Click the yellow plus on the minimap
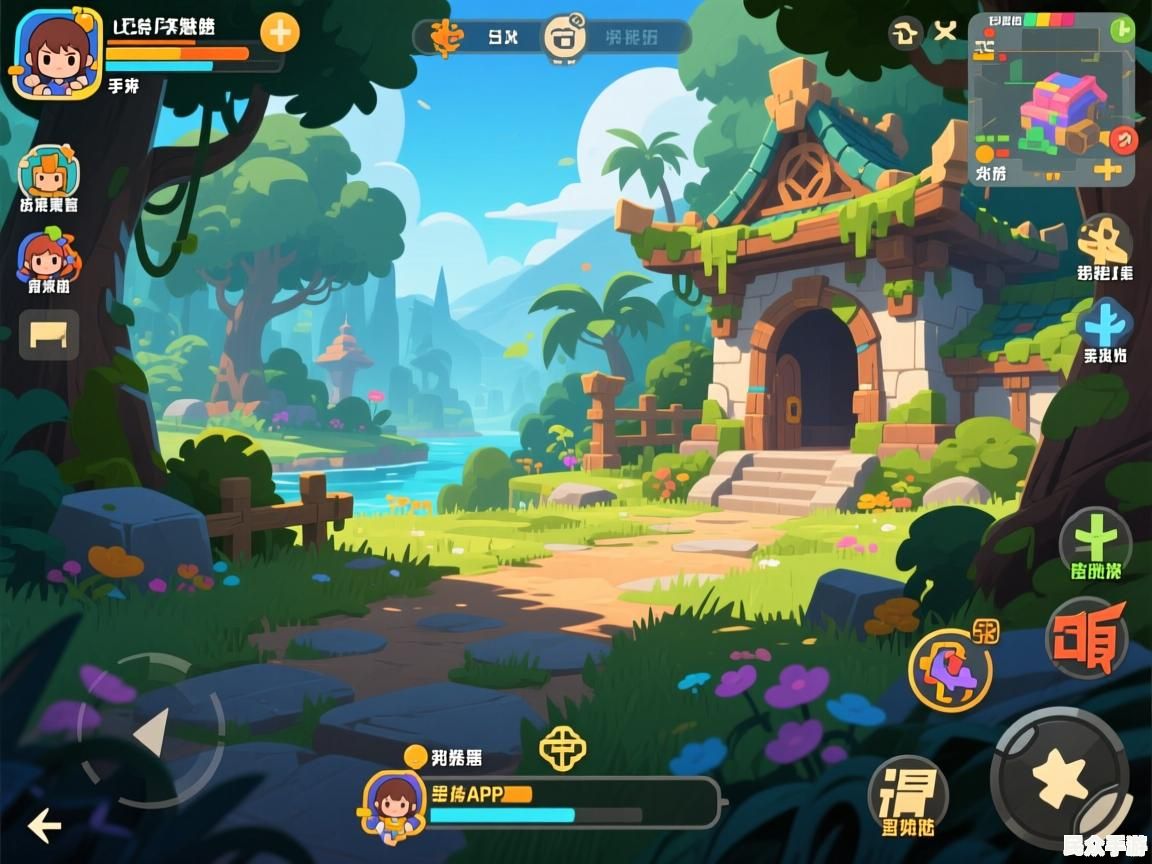Viewport: 1152px width, 864px height. pyautogui.click(x=1107, y=168)
